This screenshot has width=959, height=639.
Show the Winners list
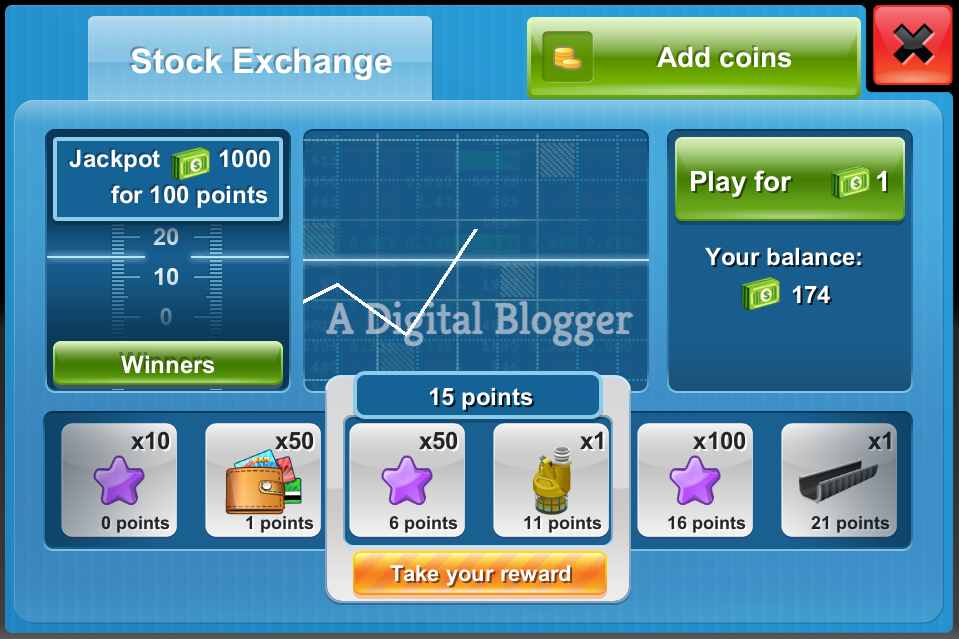pyautogui.click(x=168, y=364)
